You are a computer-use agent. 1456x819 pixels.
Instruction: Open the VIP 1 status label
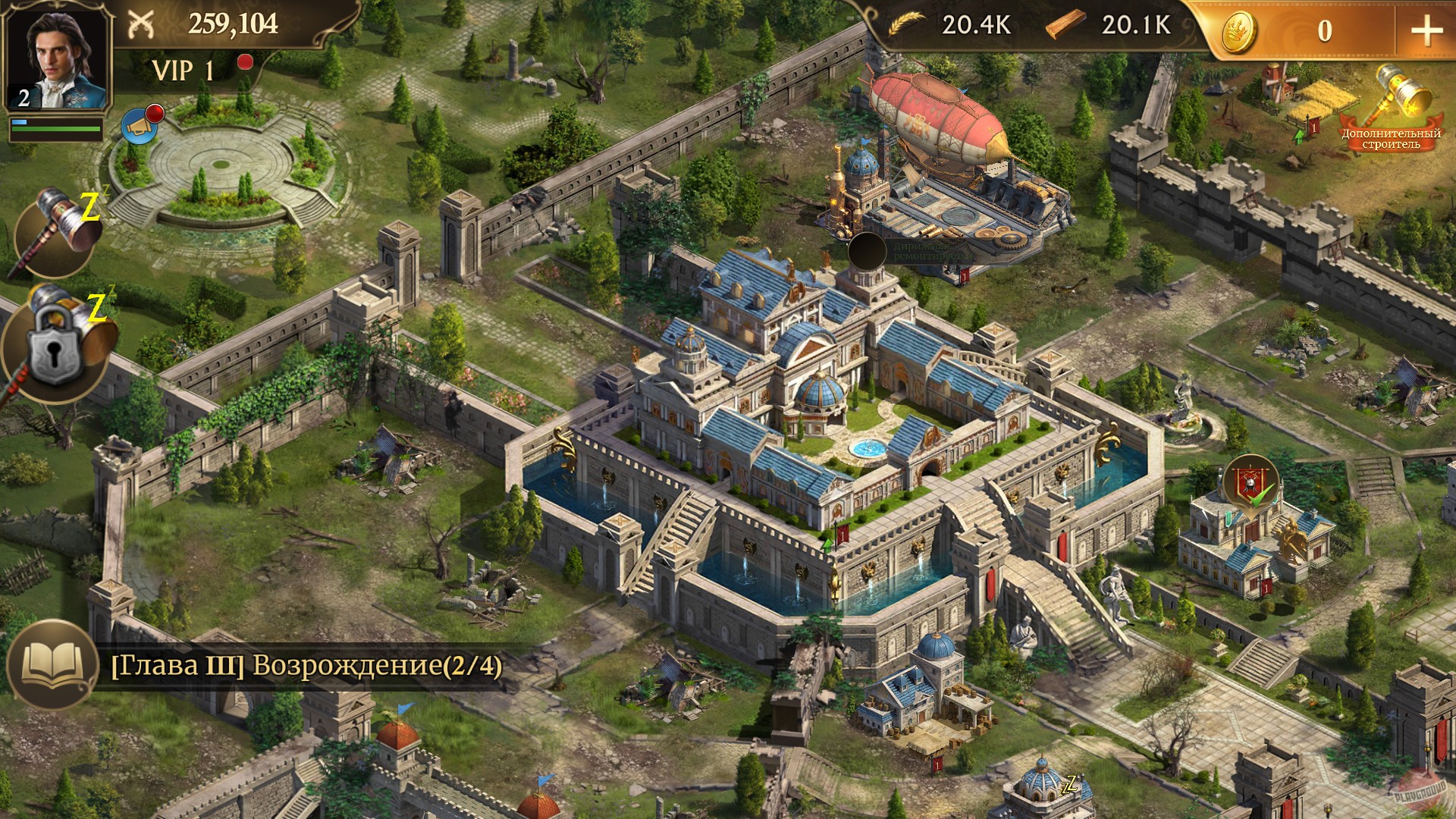tap(182, 71)
